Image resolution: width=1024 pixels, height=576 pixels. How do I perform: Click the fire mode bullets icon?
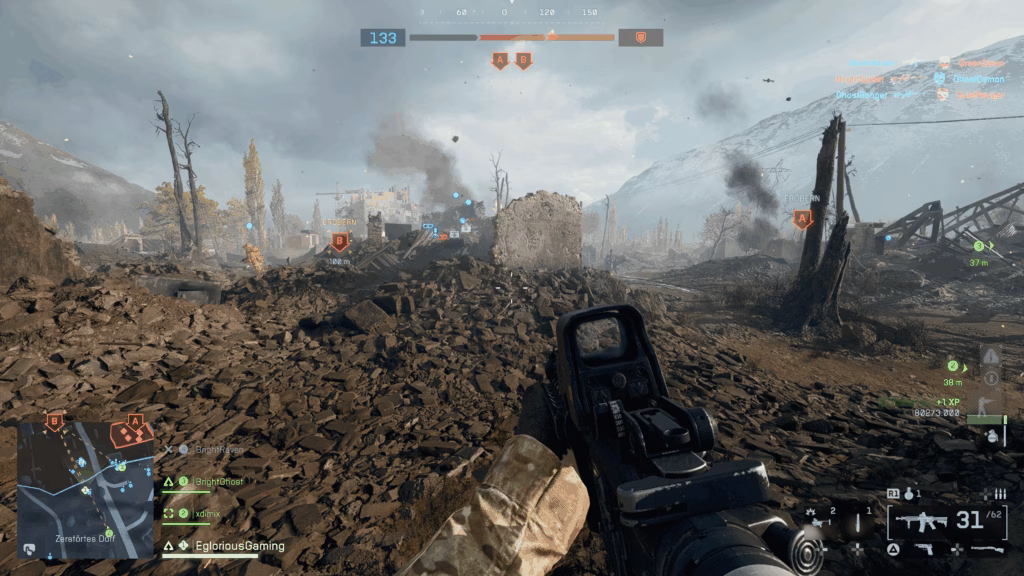pyautogui.click(x=997, y=494)
